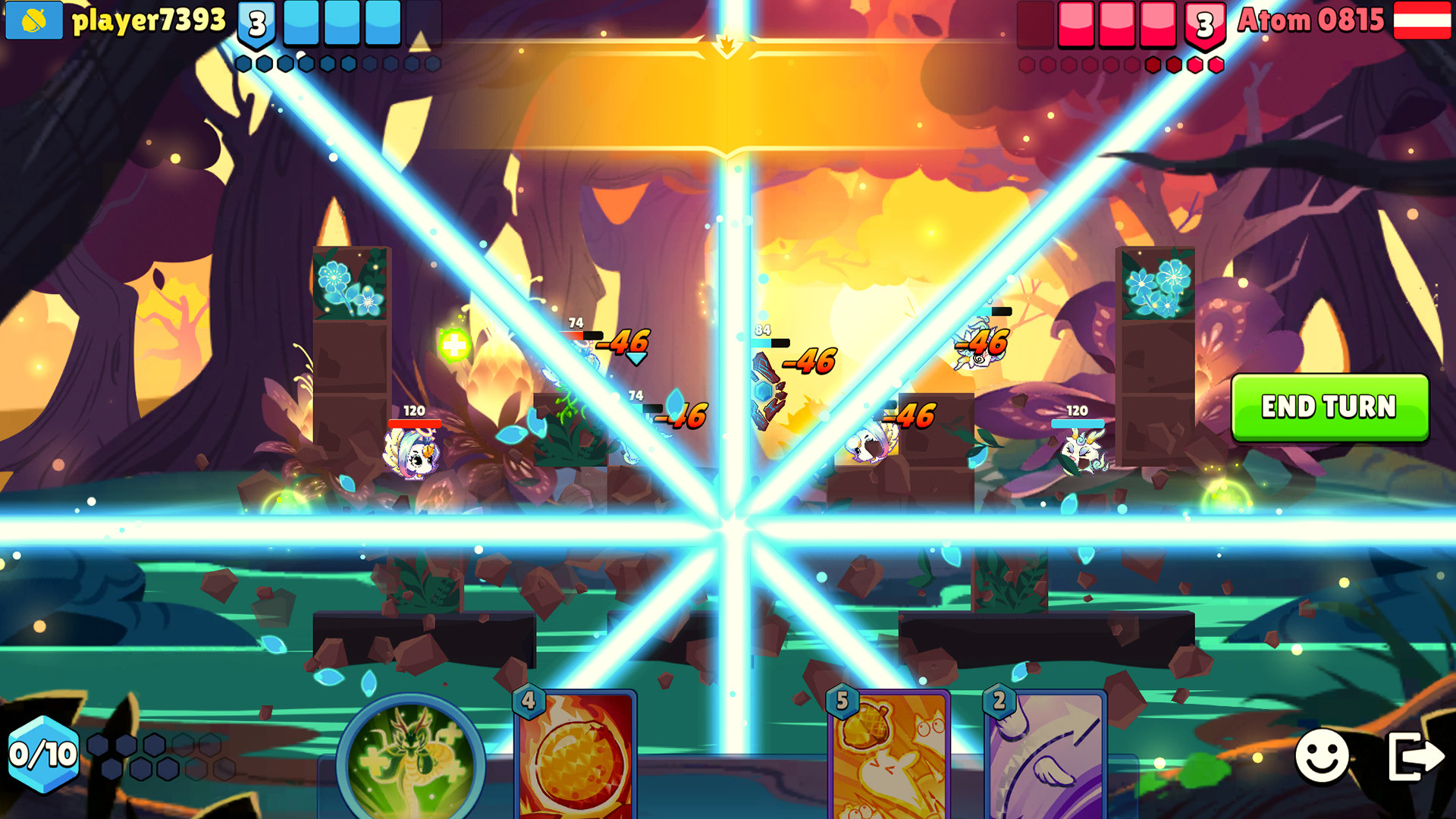The width and height of the screenshot is (1456, 819).
Task: Open the smiley emote menu
Action: [1323, 755]
